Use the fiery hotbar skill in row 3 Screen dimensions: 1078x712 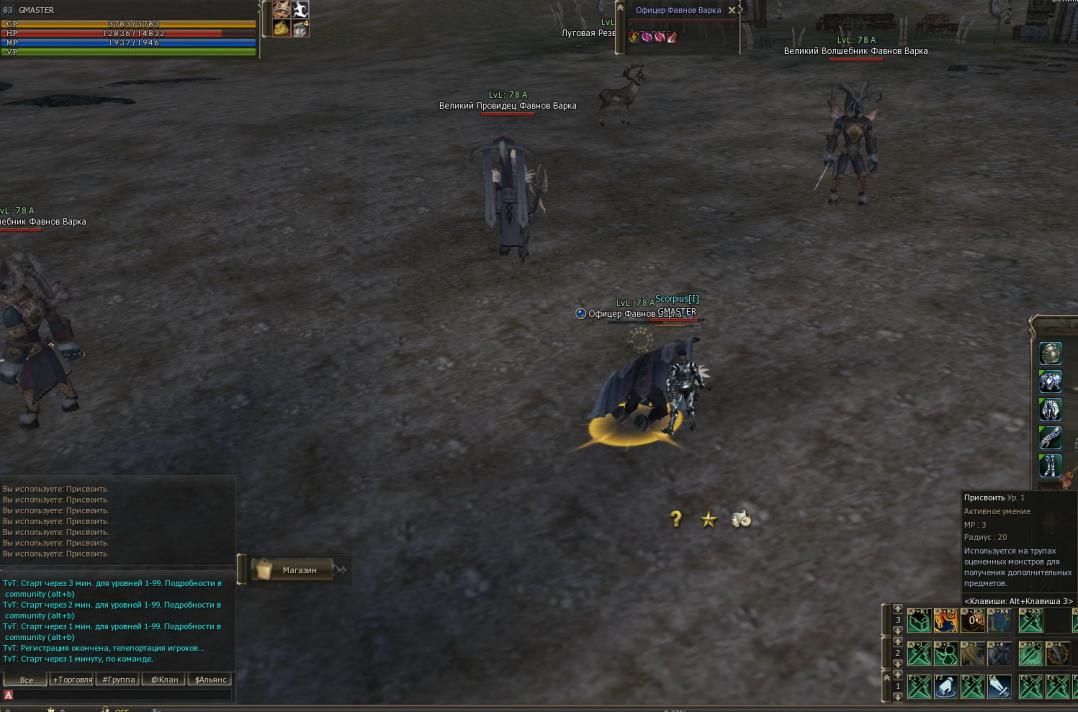[946, 621]
